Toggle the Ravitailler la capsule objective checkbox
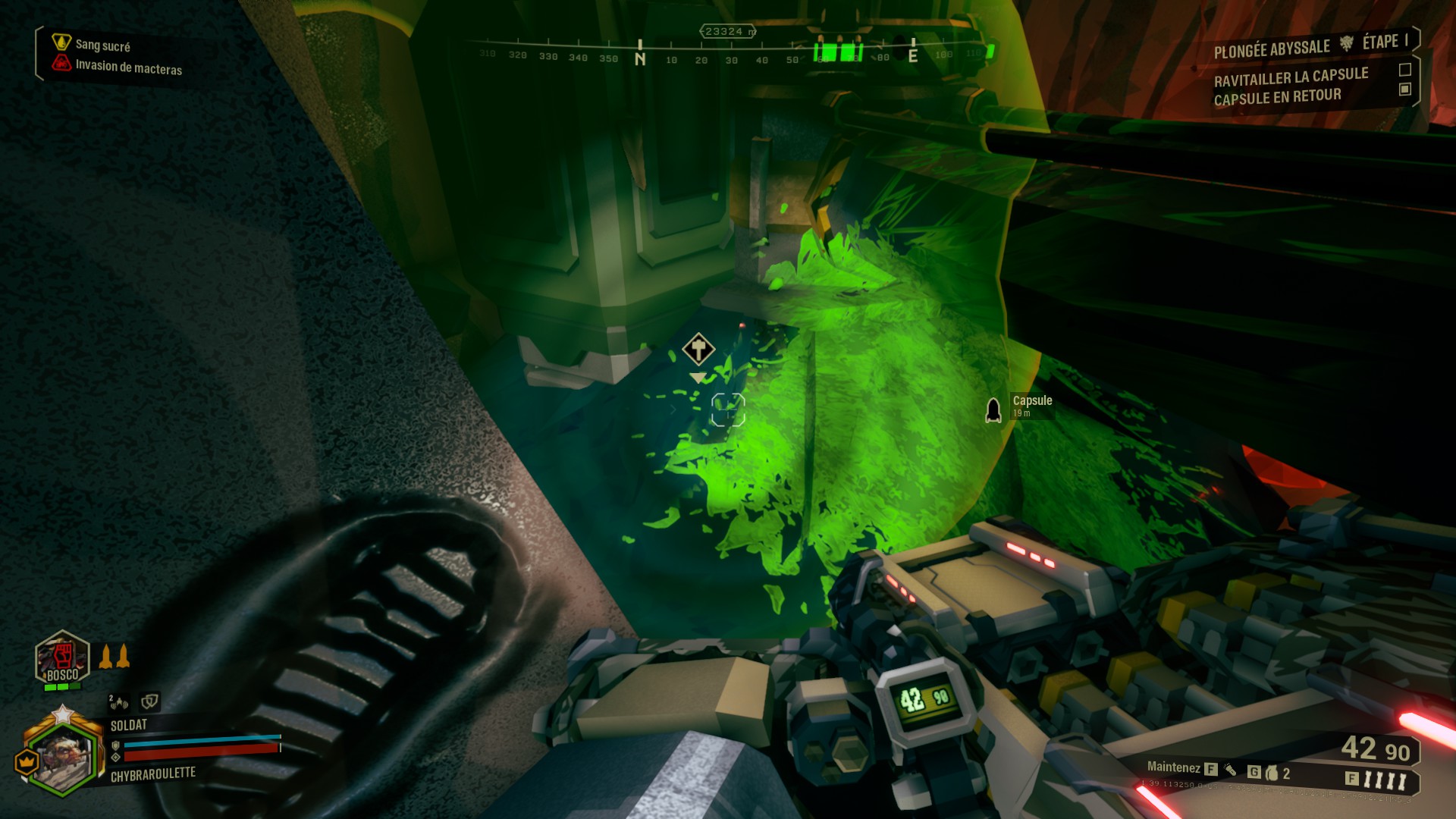This screenshot has width=1456, height=819. 1404,70
